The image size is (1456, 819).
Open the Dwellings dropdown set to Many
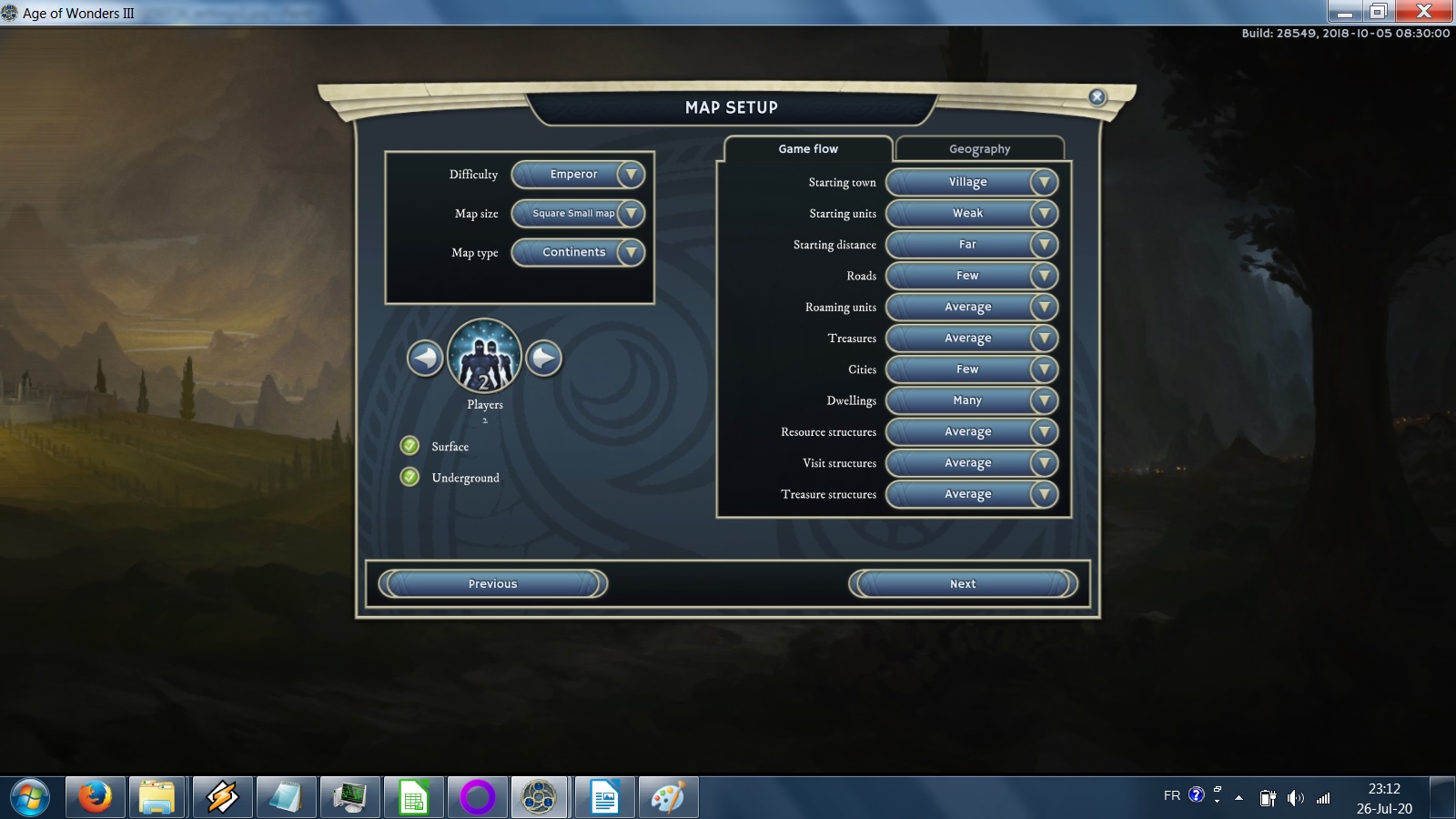972,400
